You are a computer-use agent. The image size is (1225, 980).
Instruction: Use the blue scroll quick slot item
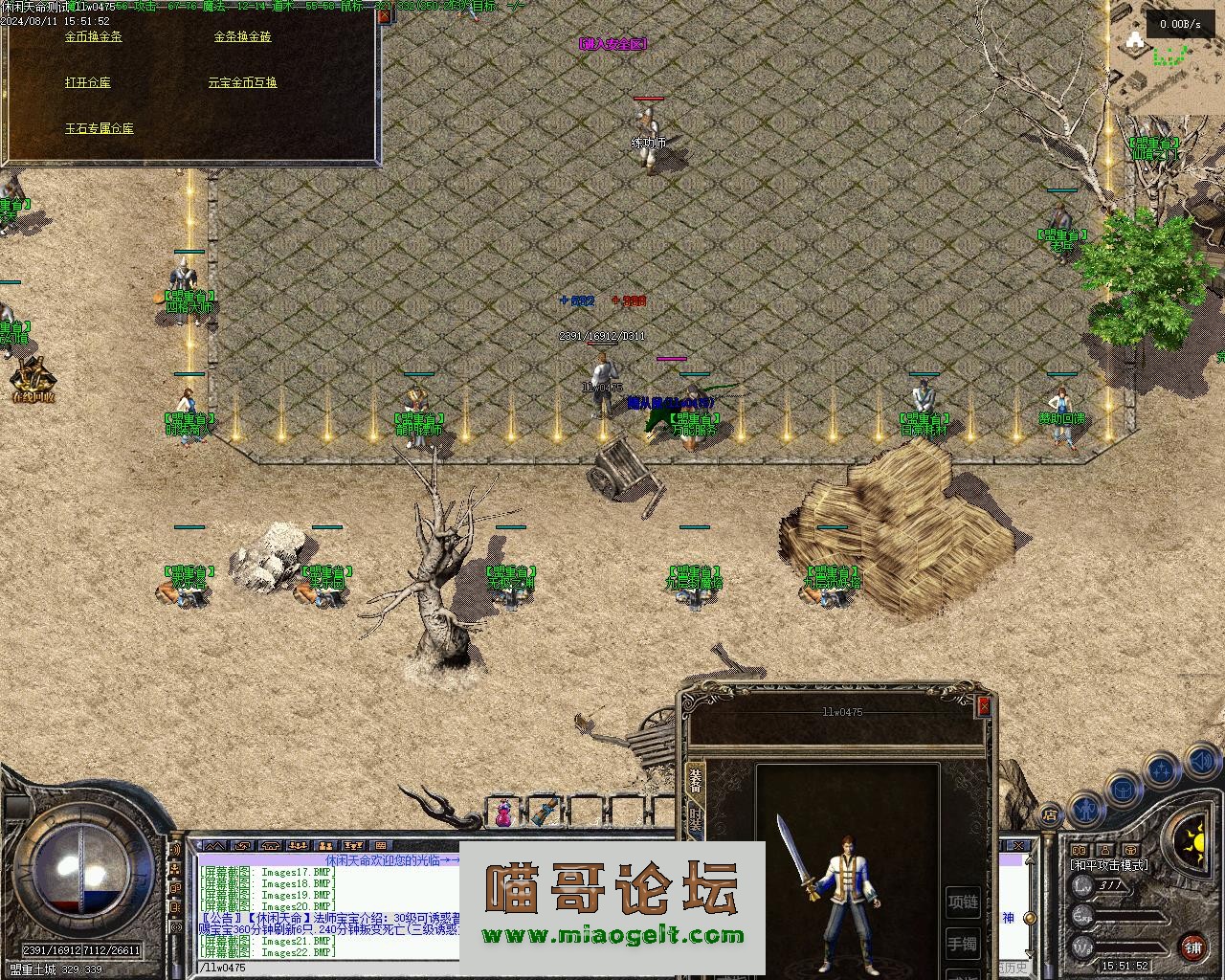(x=546, y=813)
